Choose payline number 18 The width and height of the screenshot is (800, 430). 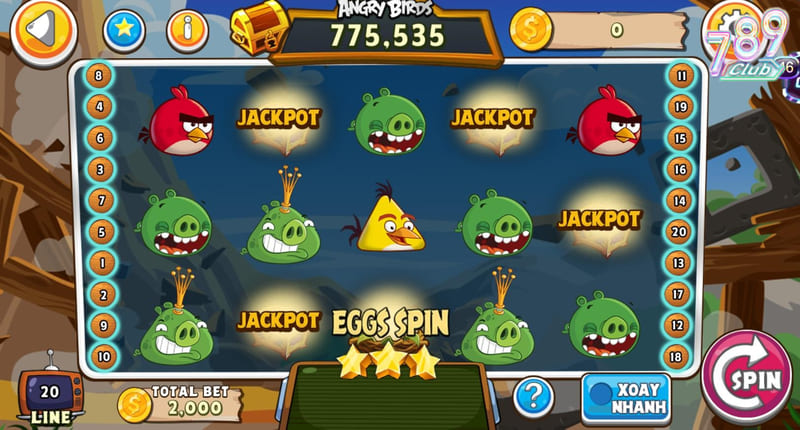681,355
